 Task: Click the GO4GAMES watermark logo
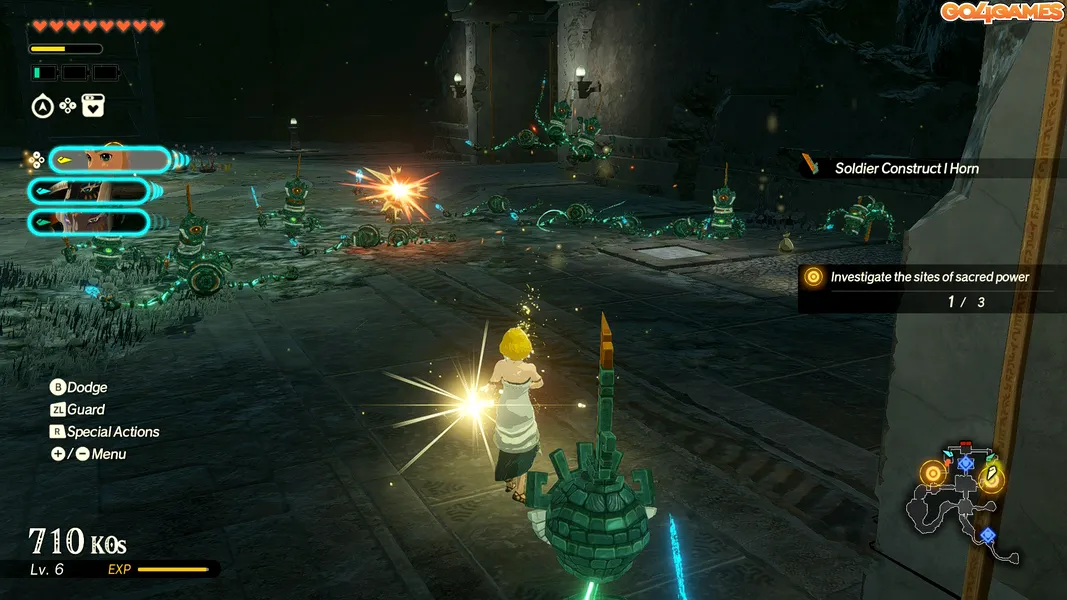point(1000,12)
